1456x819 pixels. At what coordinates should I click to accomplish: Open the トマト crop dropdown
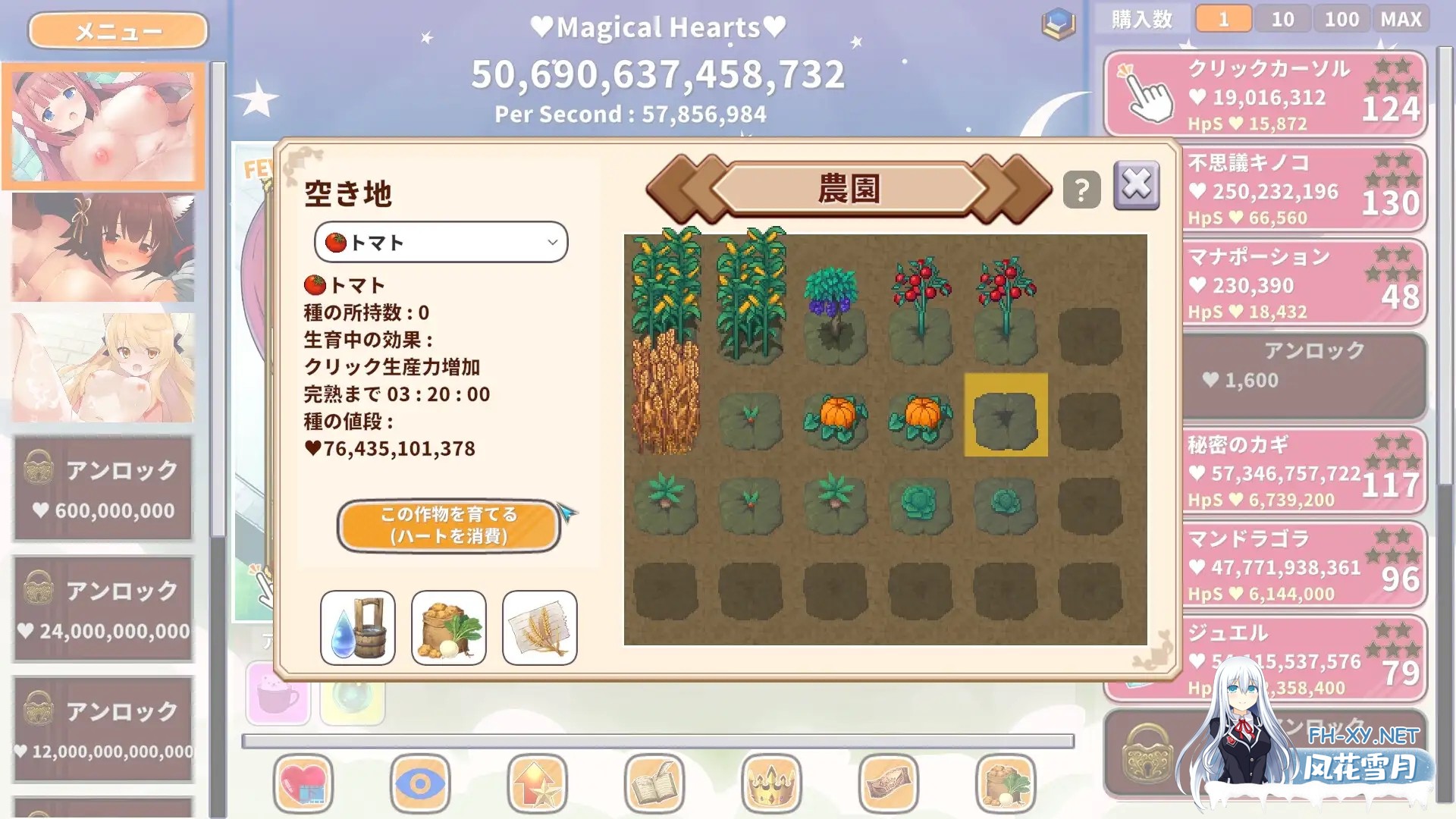(x=441, y=242)
